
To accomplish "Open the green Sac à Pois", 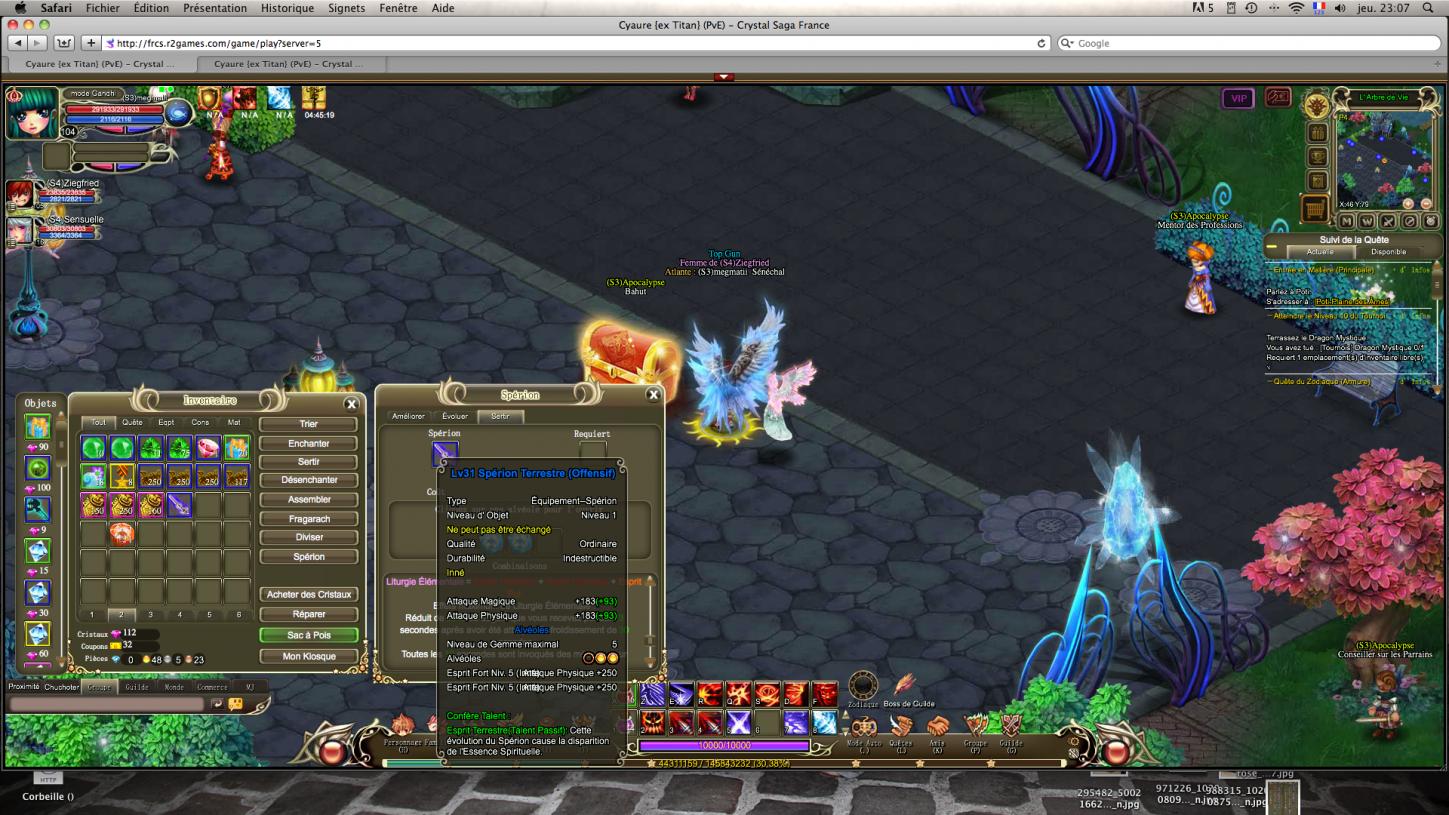I will 308,635.
